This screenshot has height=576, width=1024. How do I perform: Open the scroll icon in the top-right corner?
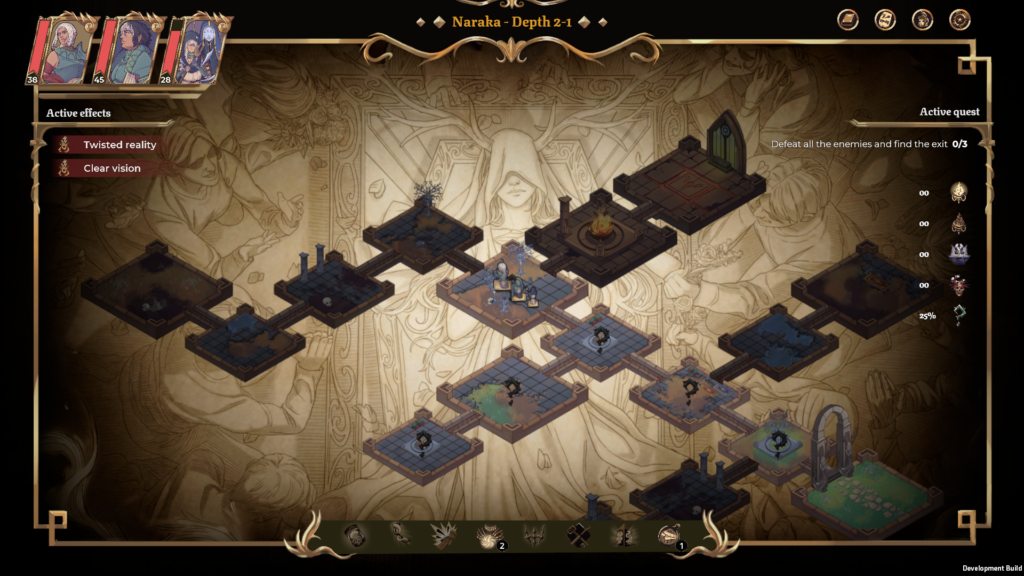[x=885, y=20]
